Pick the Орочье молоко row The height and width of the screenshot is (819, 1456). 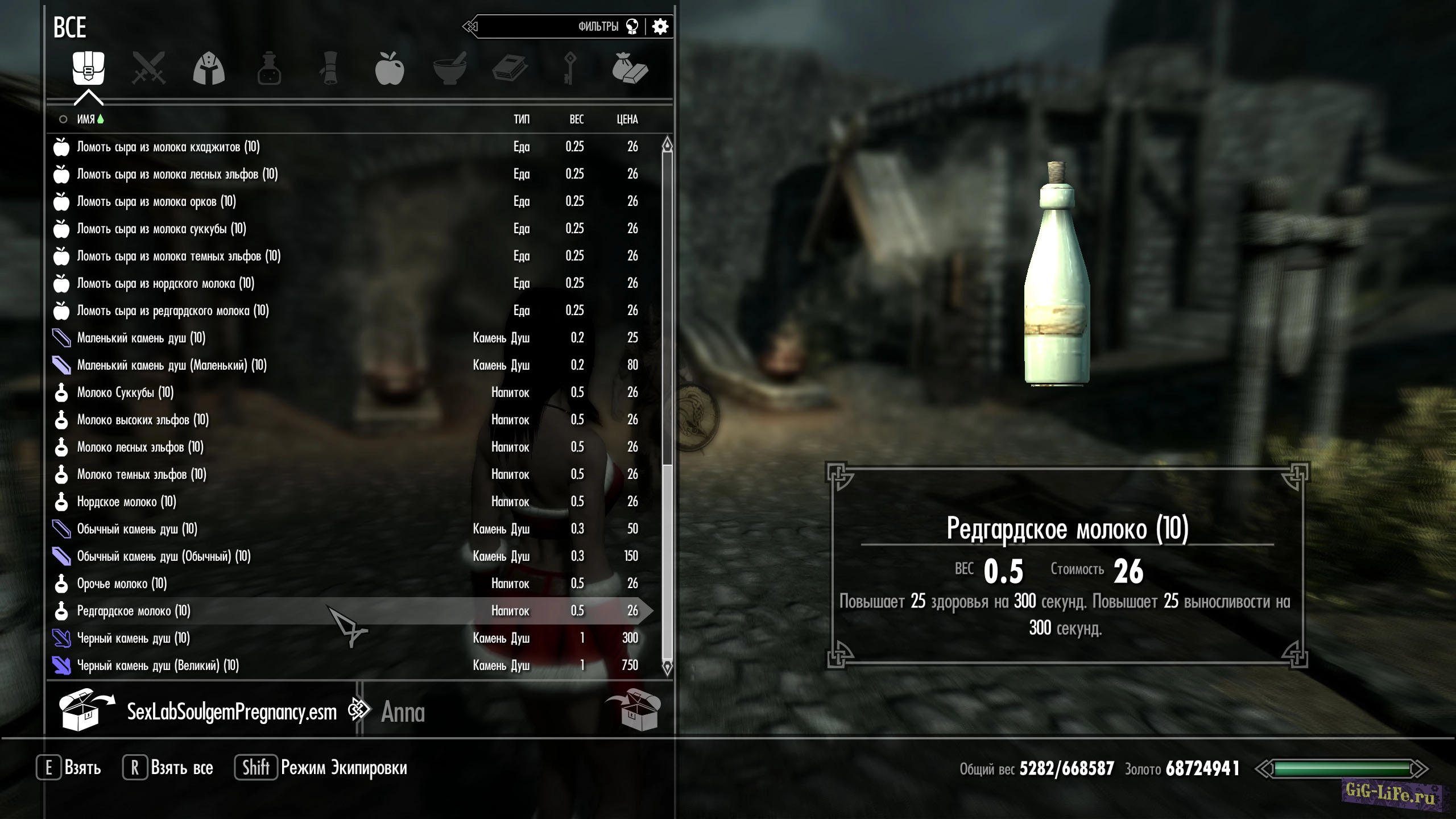click(122, 584)
